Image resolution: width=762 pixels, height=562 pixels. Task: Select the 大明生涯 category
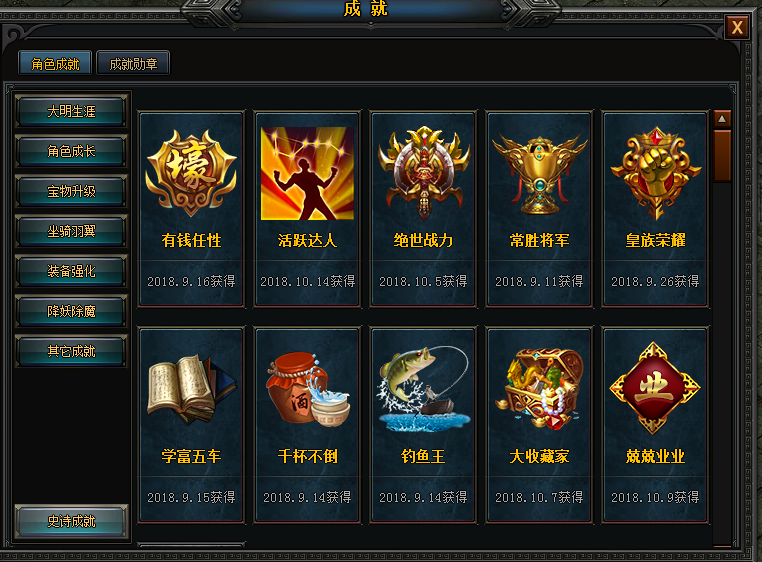tap(72, 111)
